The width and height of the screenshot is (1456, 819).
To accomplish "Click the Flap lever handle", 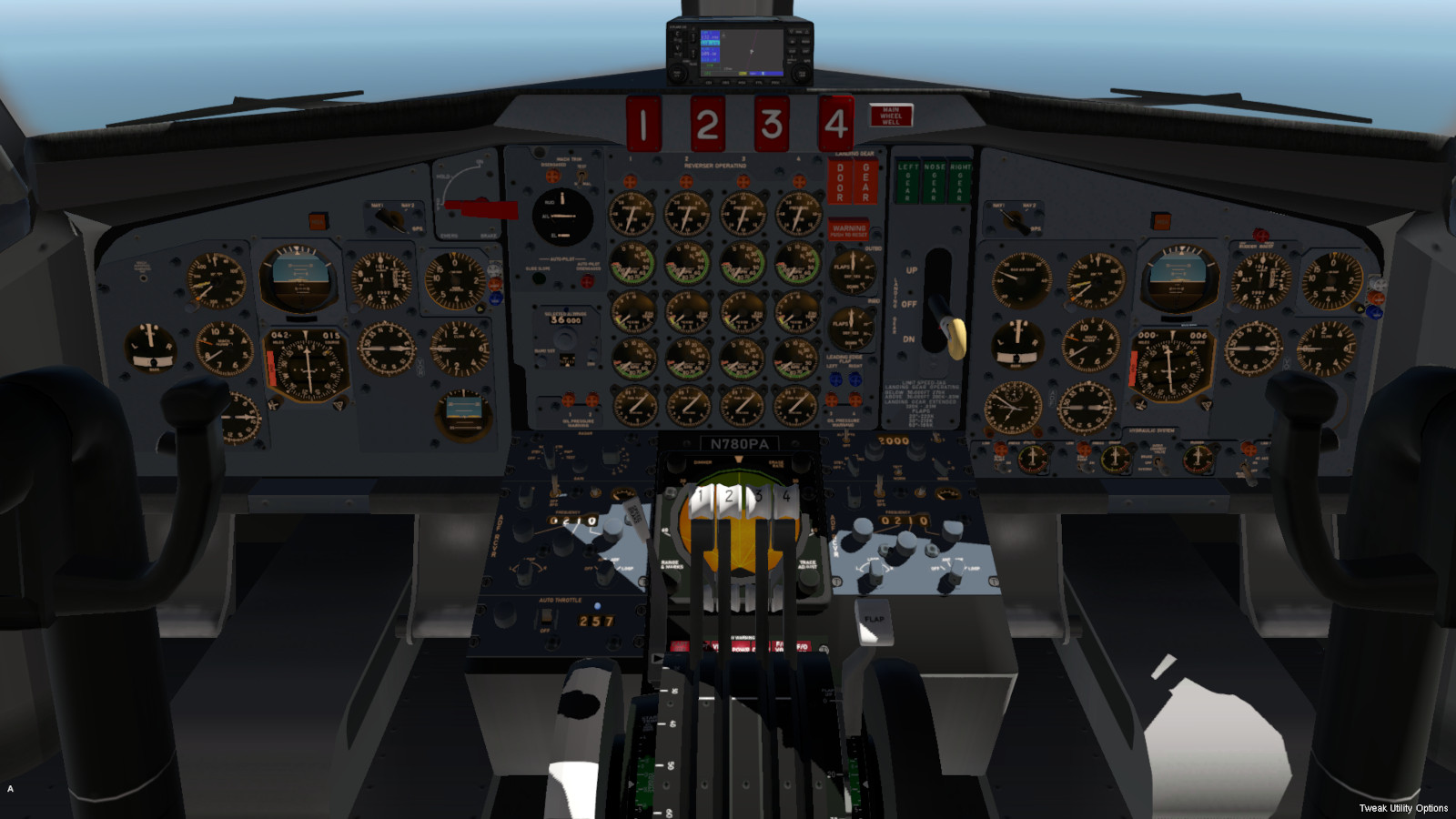I will (x=874, y=621).
